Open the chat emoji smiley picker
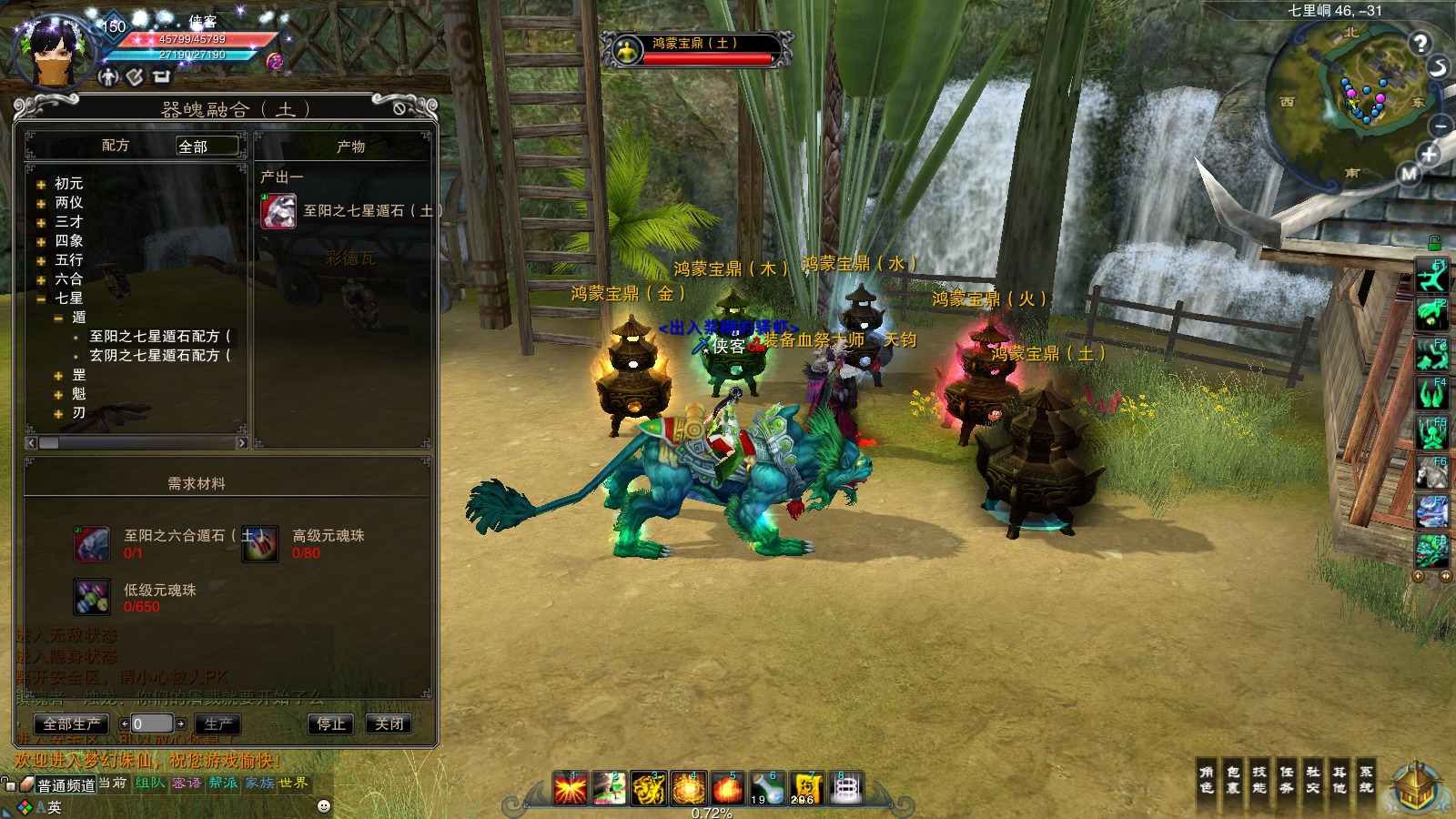 (x=323, y=806)
